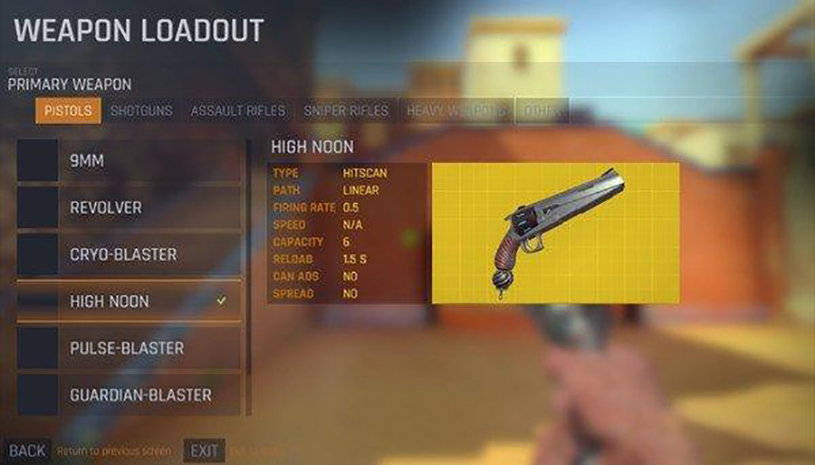The height and width of the screenshot is (465, 815).
Task: Click the High Noon list entry
Action: coord(130,301)
